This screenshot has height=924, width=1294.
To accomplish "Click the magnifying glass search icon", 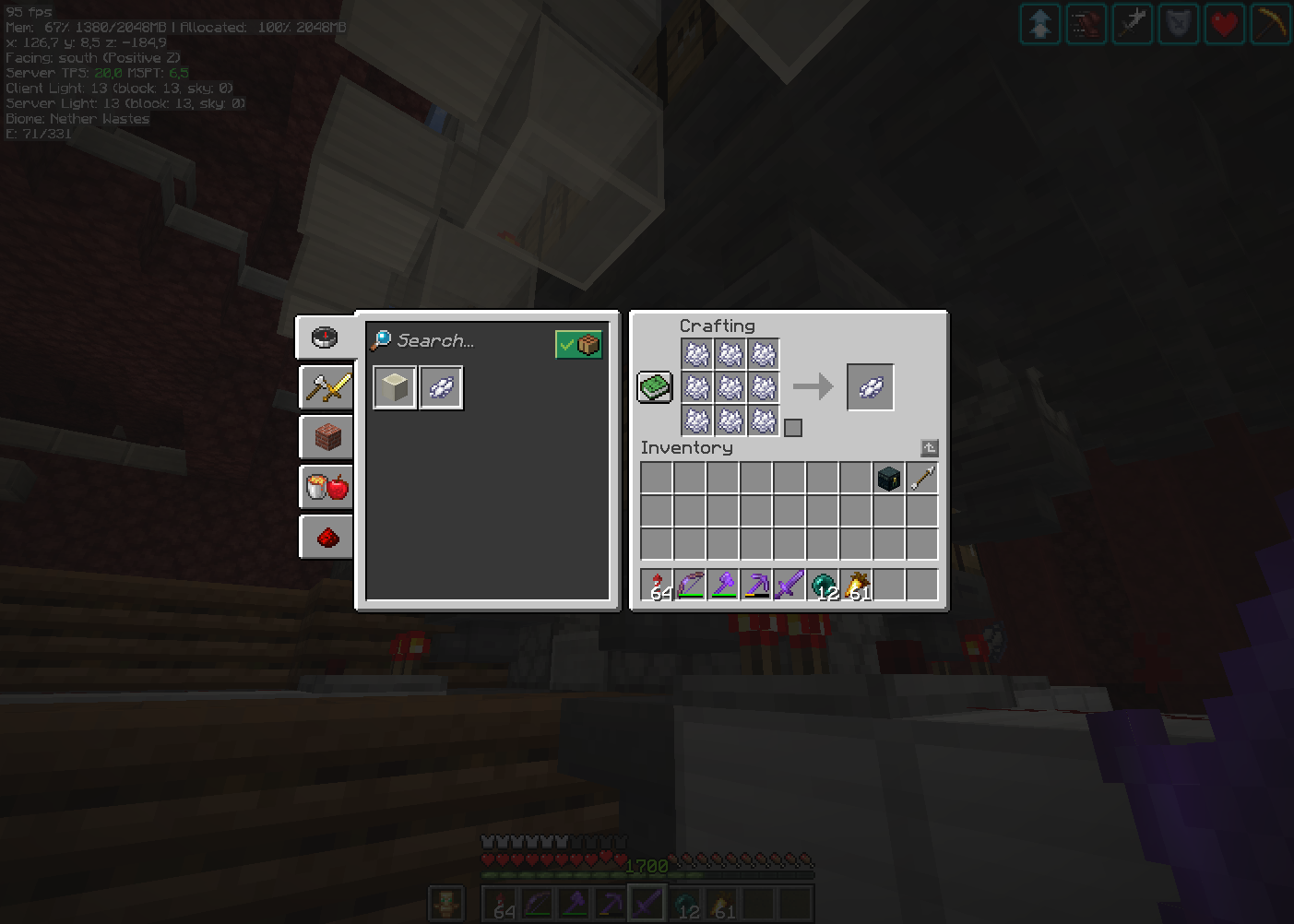I will click(x=380, y=340).
